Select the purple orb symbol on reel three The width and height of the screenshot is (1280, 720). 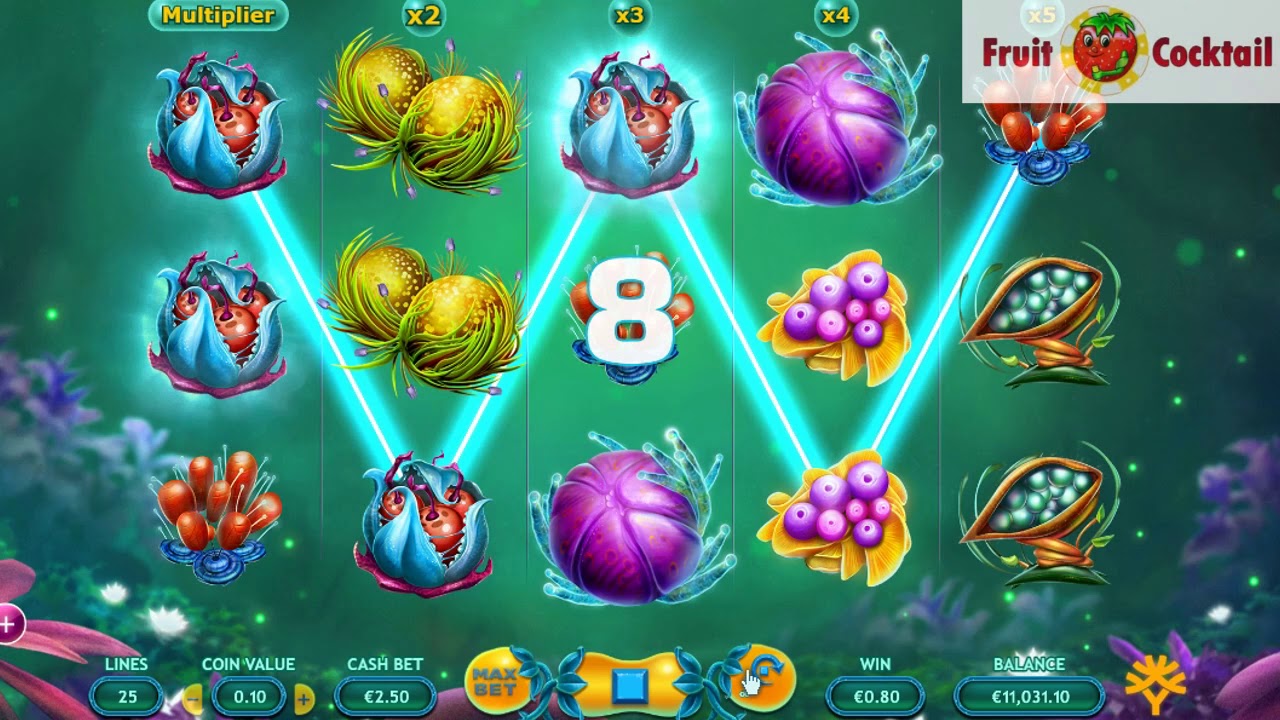628,520
